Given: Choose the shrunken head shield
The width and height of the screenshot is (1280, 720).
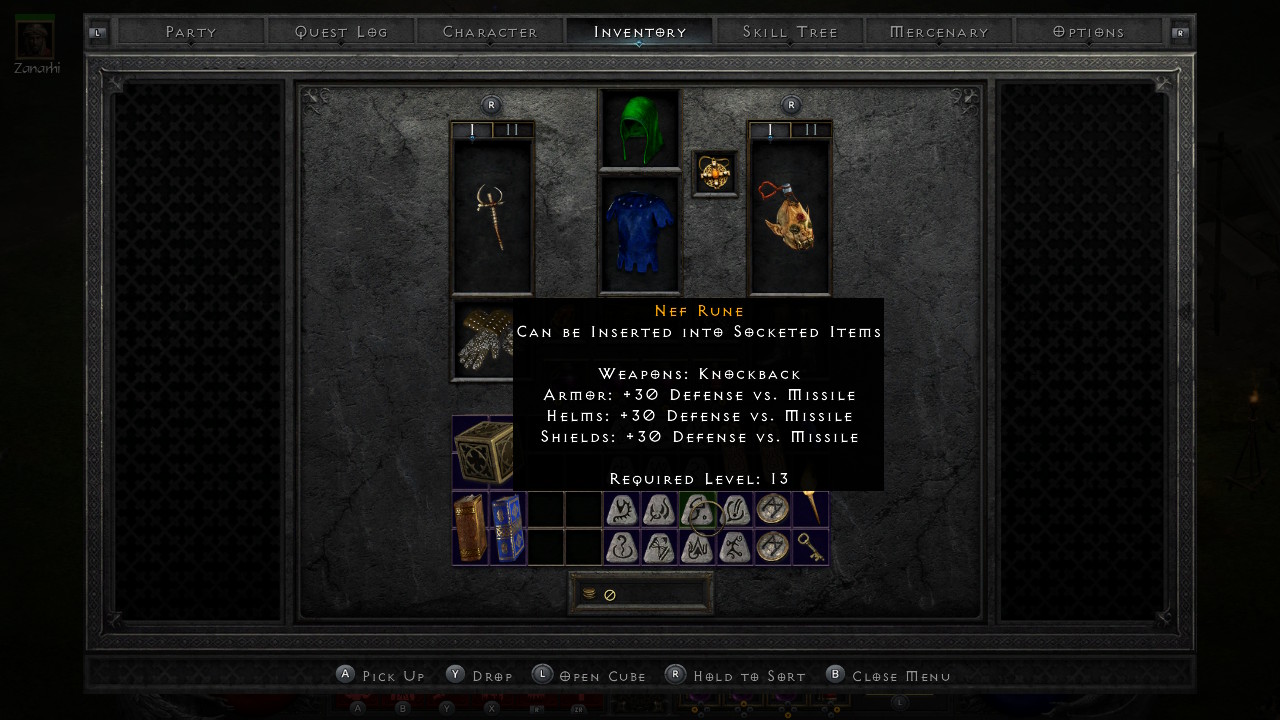Looking at the screenshot, I should coord(790,216).
